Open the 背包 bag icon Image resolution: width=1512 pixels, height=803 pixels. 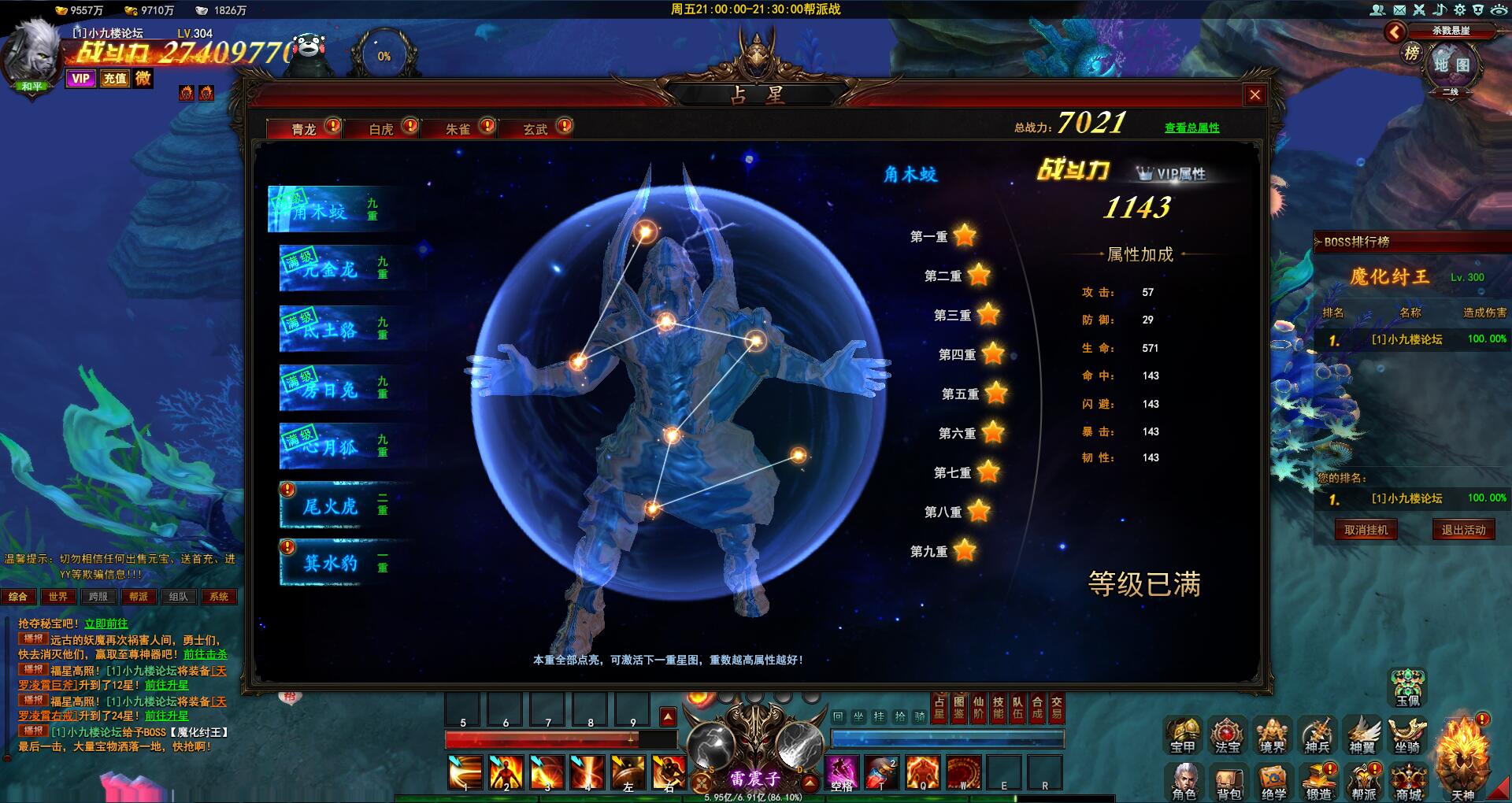[1228, 783]
